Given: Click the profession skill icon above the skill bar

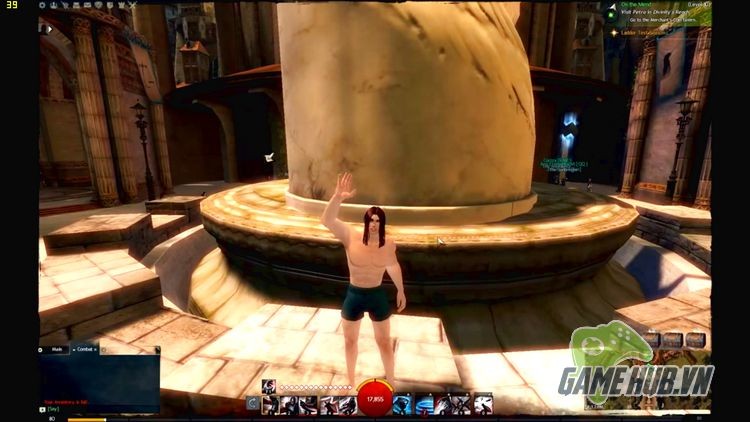Looking at the screenshot, I should coord(268,386).
